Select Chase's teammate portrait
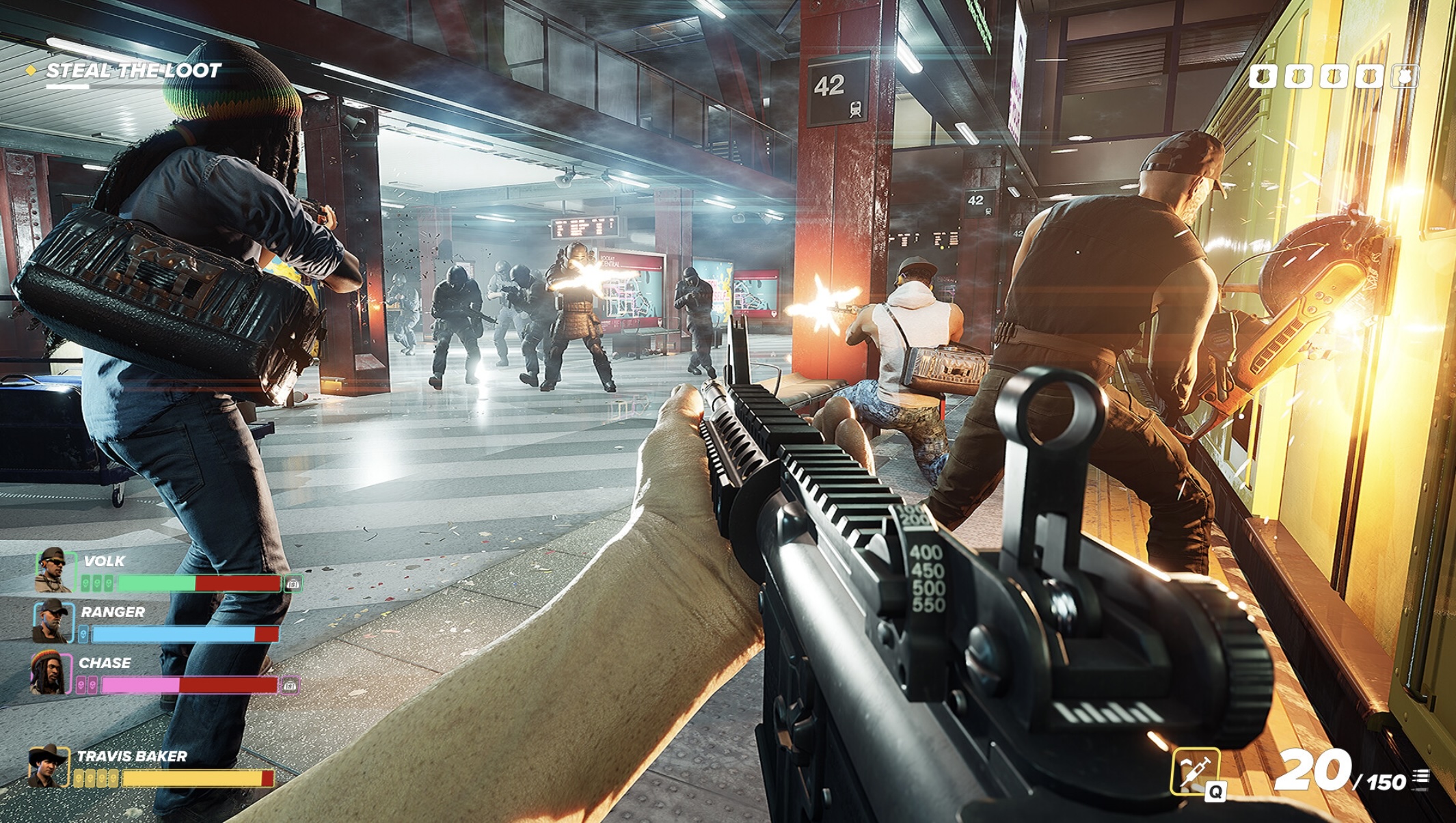Image resolution: width=1456 pixels, height=823 pixels. (50, 673)
